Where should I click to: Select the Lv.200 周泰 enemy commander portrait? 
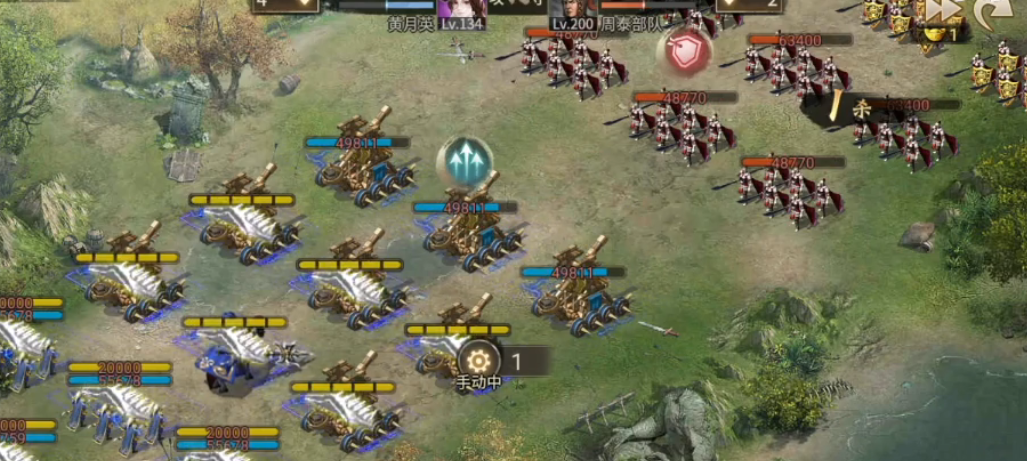574,10
